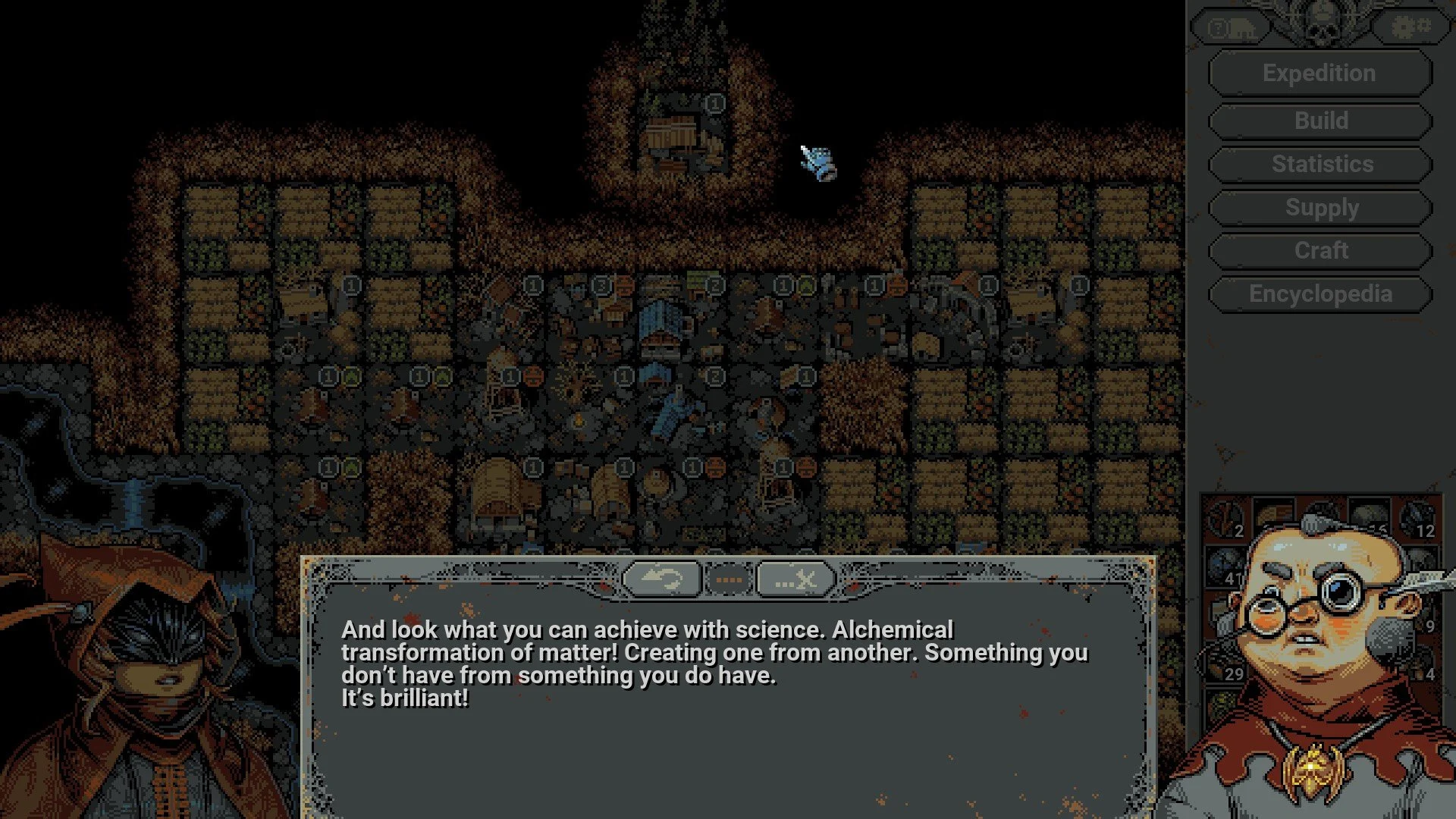Select the inventory slot showing 29 items
1456x819 pixels.
[1233, 672]
